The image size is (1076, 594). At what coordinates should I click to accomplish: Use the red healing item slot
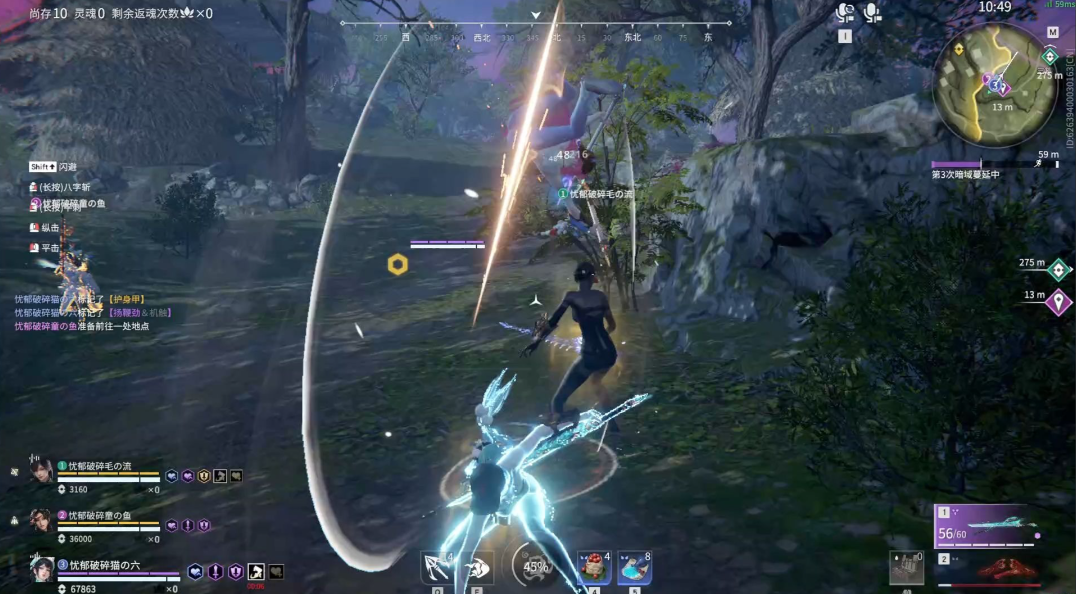tap(593, 567)
